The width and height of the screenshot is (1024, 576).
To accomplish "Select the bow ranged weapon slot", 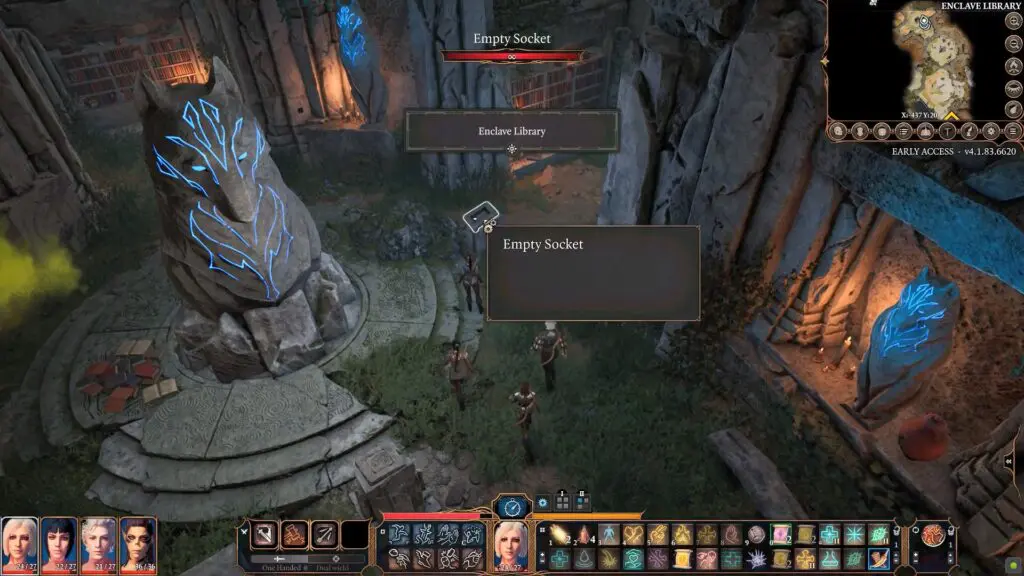I will coord(324,535).
